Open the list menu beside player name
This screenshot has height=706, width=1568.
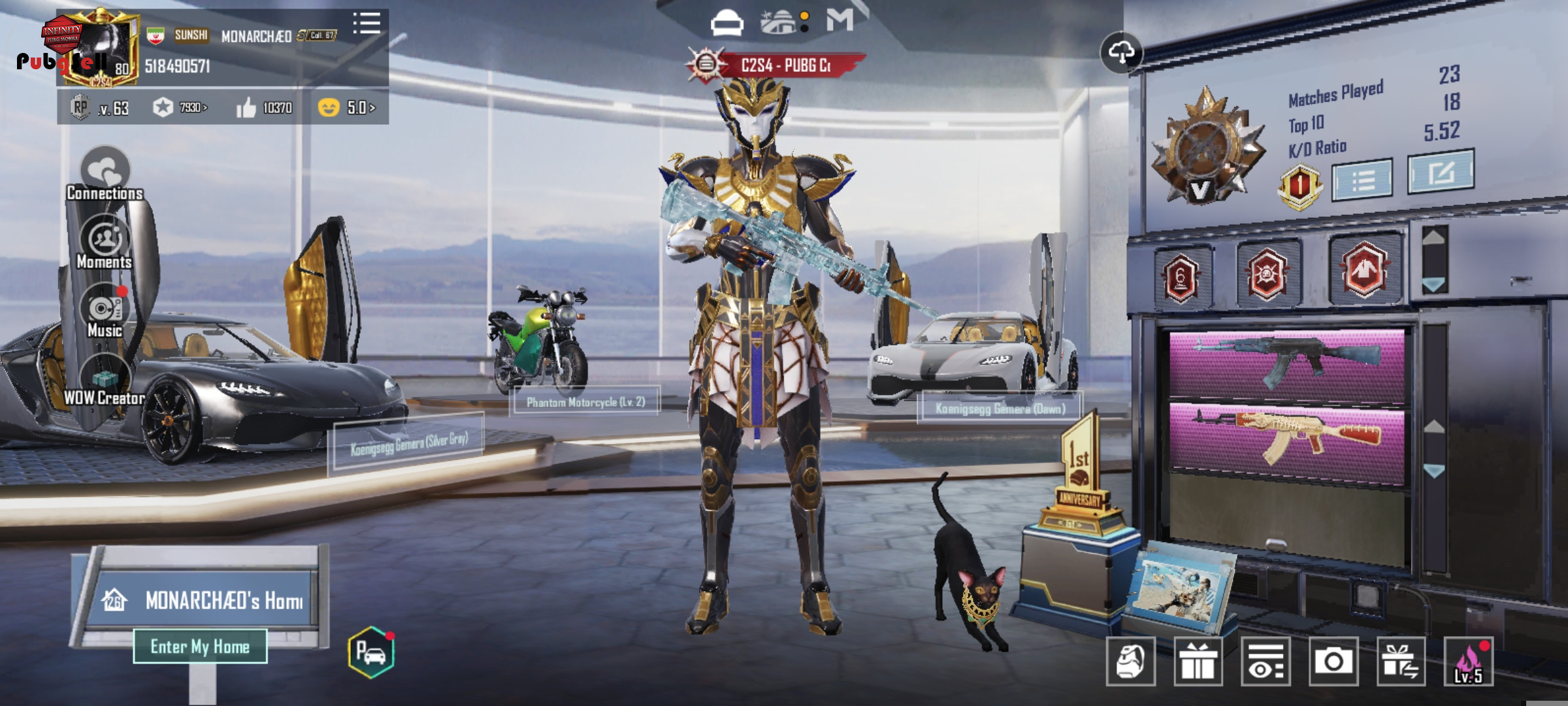click(367, 24)
